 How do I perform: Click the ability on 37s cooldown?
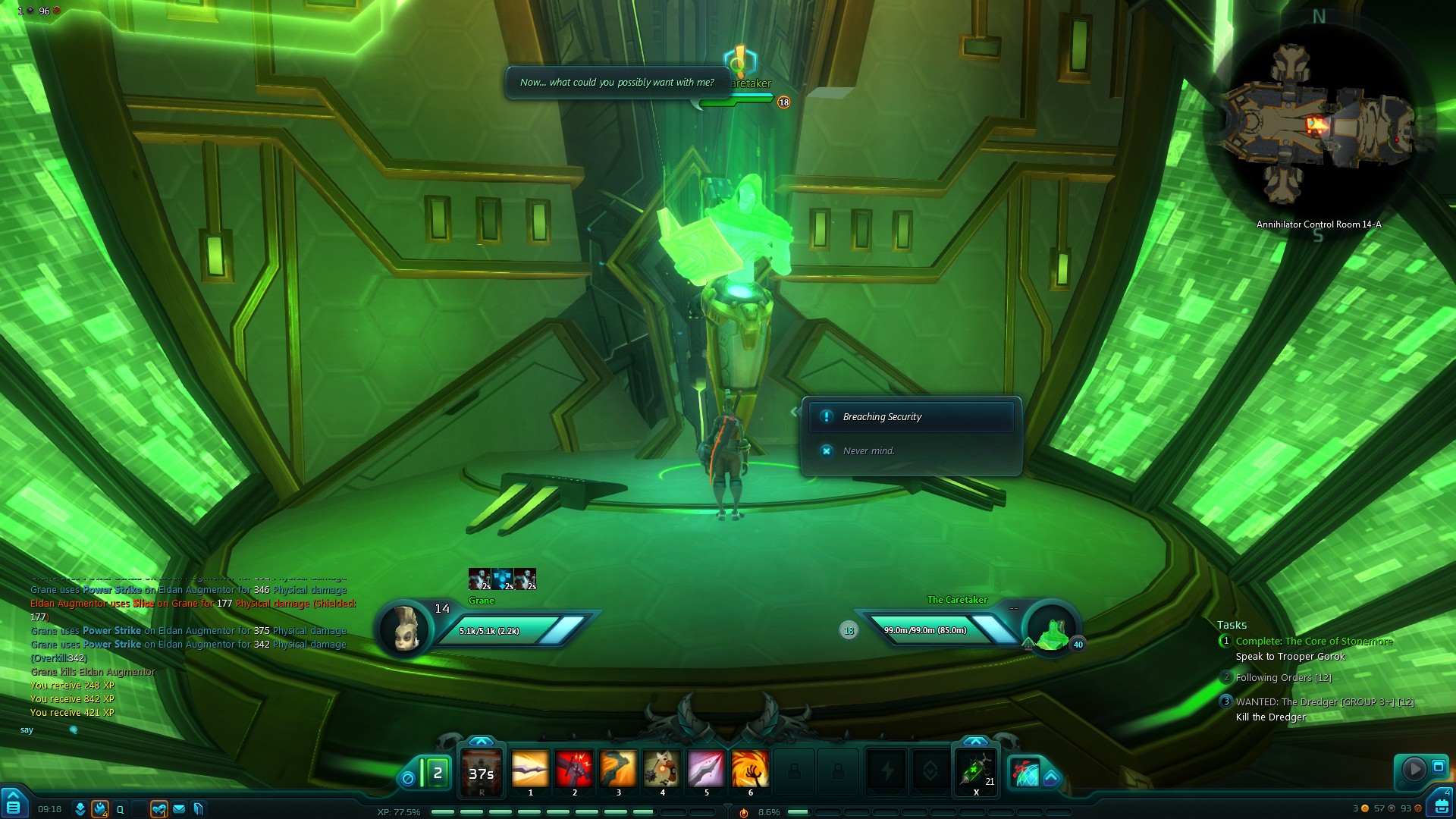click(482, 773)
